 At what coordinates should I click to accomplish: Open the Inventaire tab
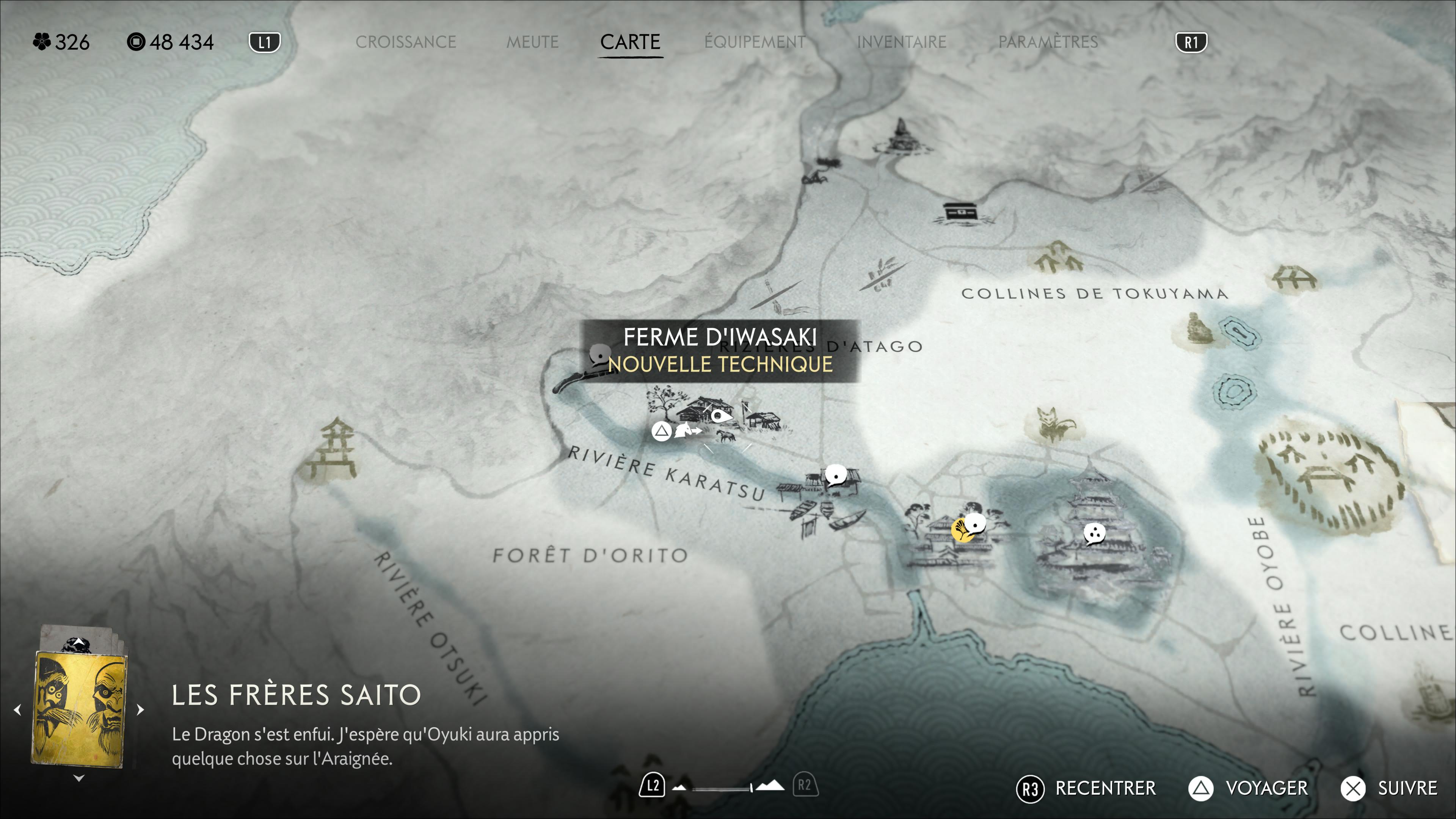coord(902,42)
